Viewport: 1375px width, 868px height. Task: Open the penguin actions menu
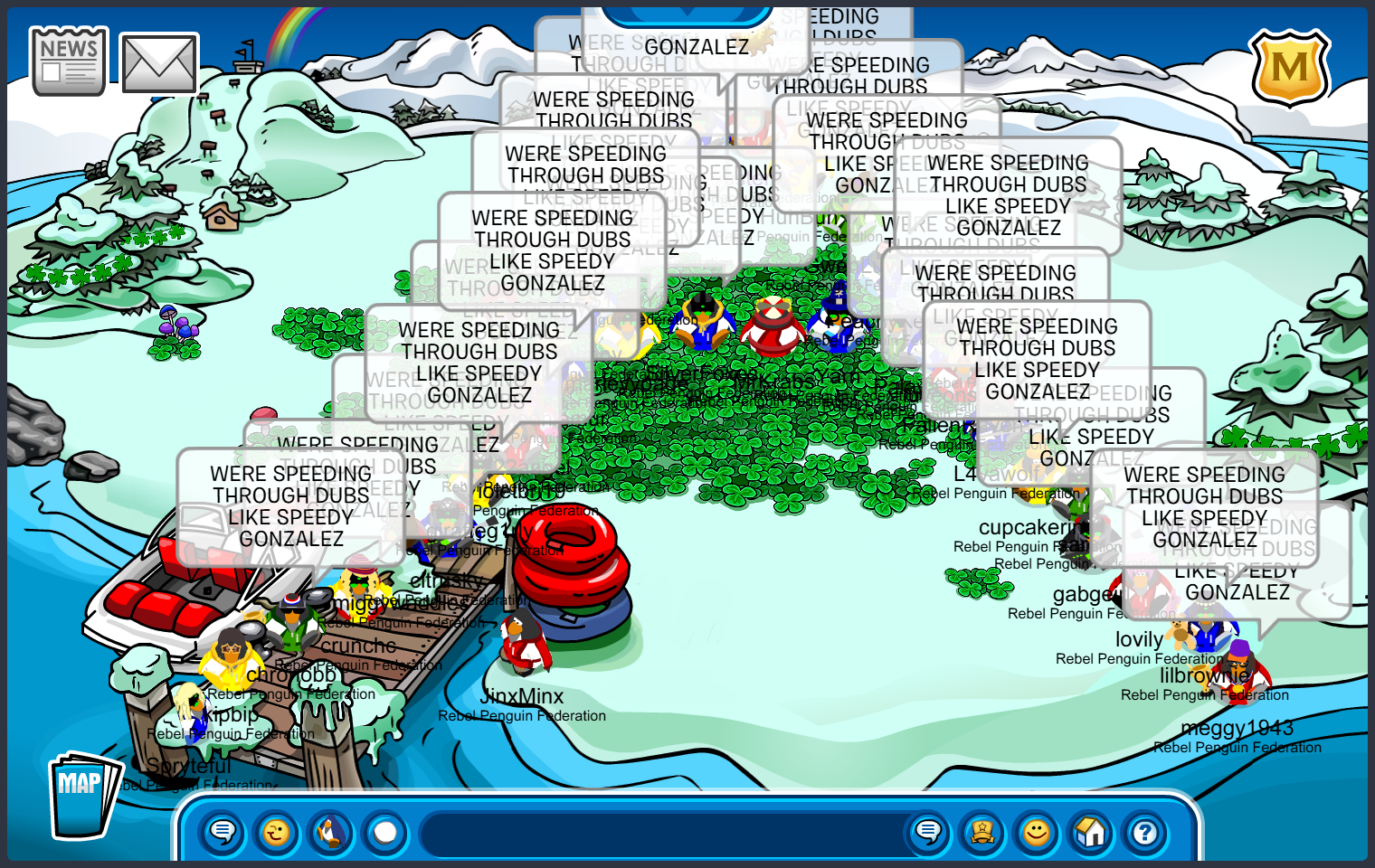pyautogui.click(x=331, y=831)
